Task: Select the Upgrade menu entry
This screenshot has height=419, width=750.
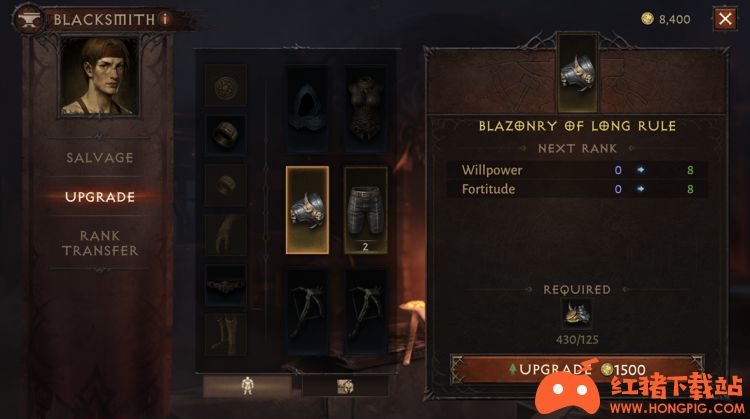Action: click(x=100, y=197)
